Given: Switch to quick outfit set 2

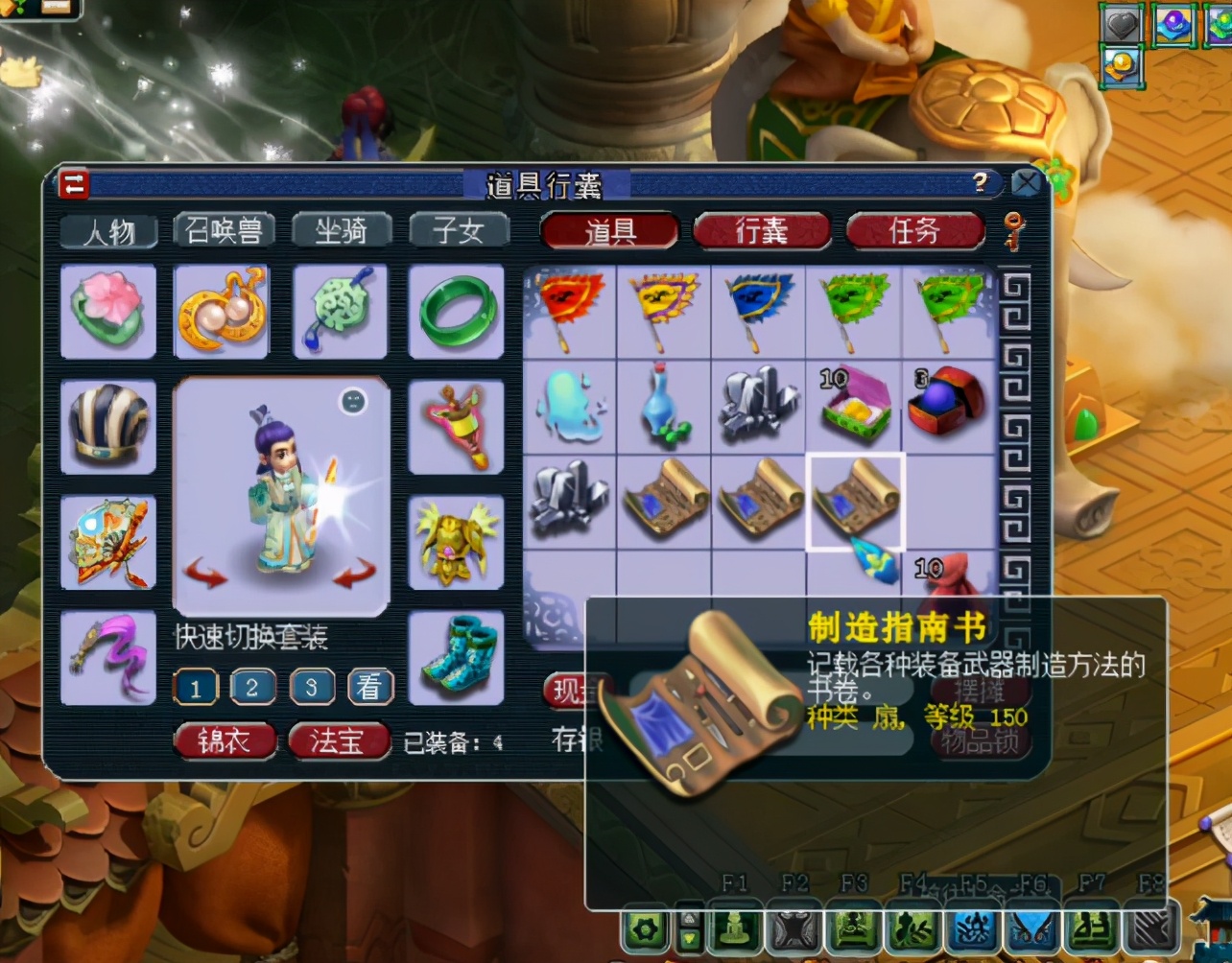Looking at the screenshot, I should coord(253,688).
